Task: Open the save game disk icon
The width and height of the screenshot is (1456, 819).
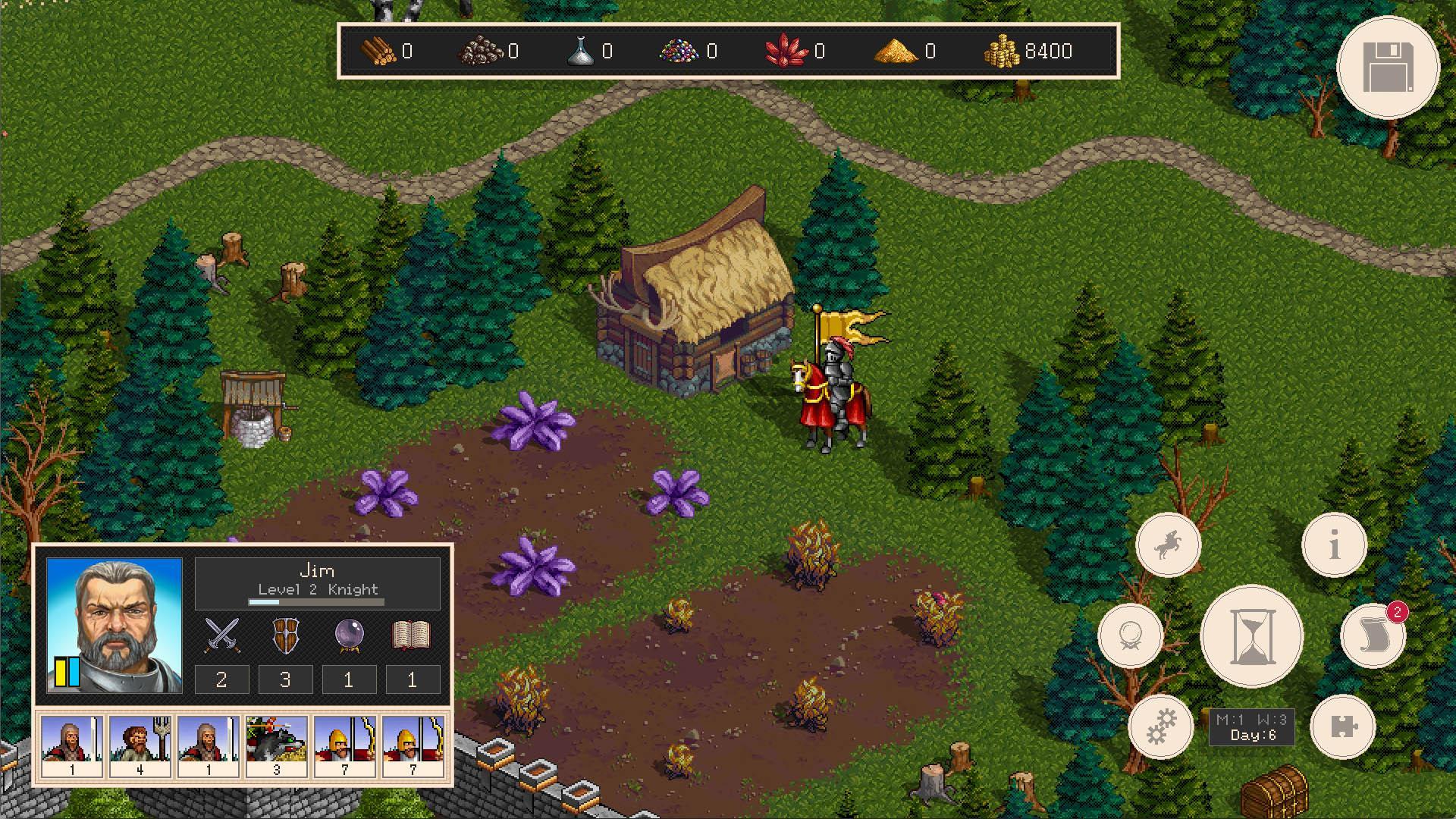Action: pyautogui.click(x=1388, y=68)
